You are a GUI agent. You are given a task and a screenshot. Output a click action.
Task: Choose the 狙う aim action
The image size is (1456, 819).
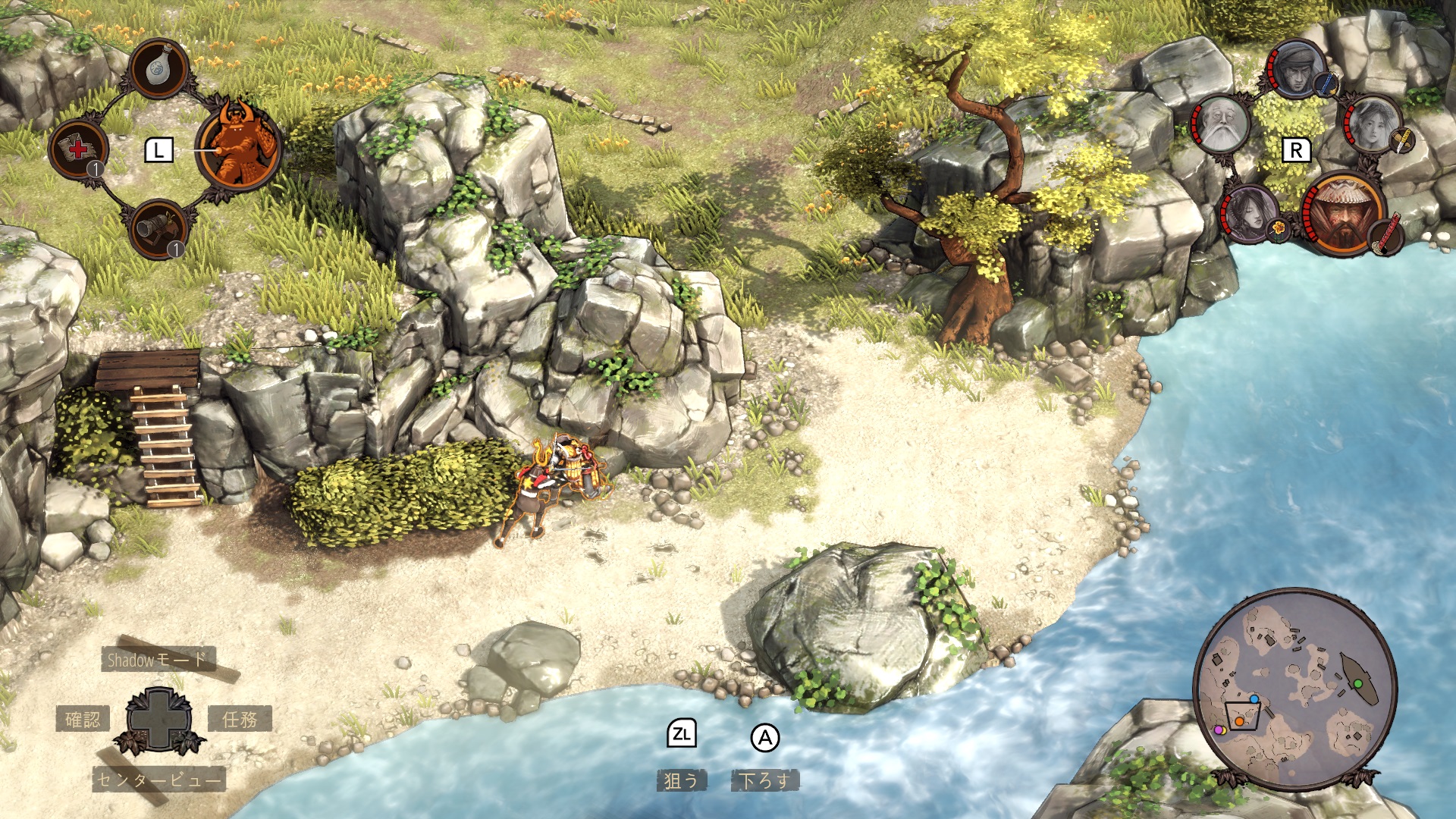[681, 780]
